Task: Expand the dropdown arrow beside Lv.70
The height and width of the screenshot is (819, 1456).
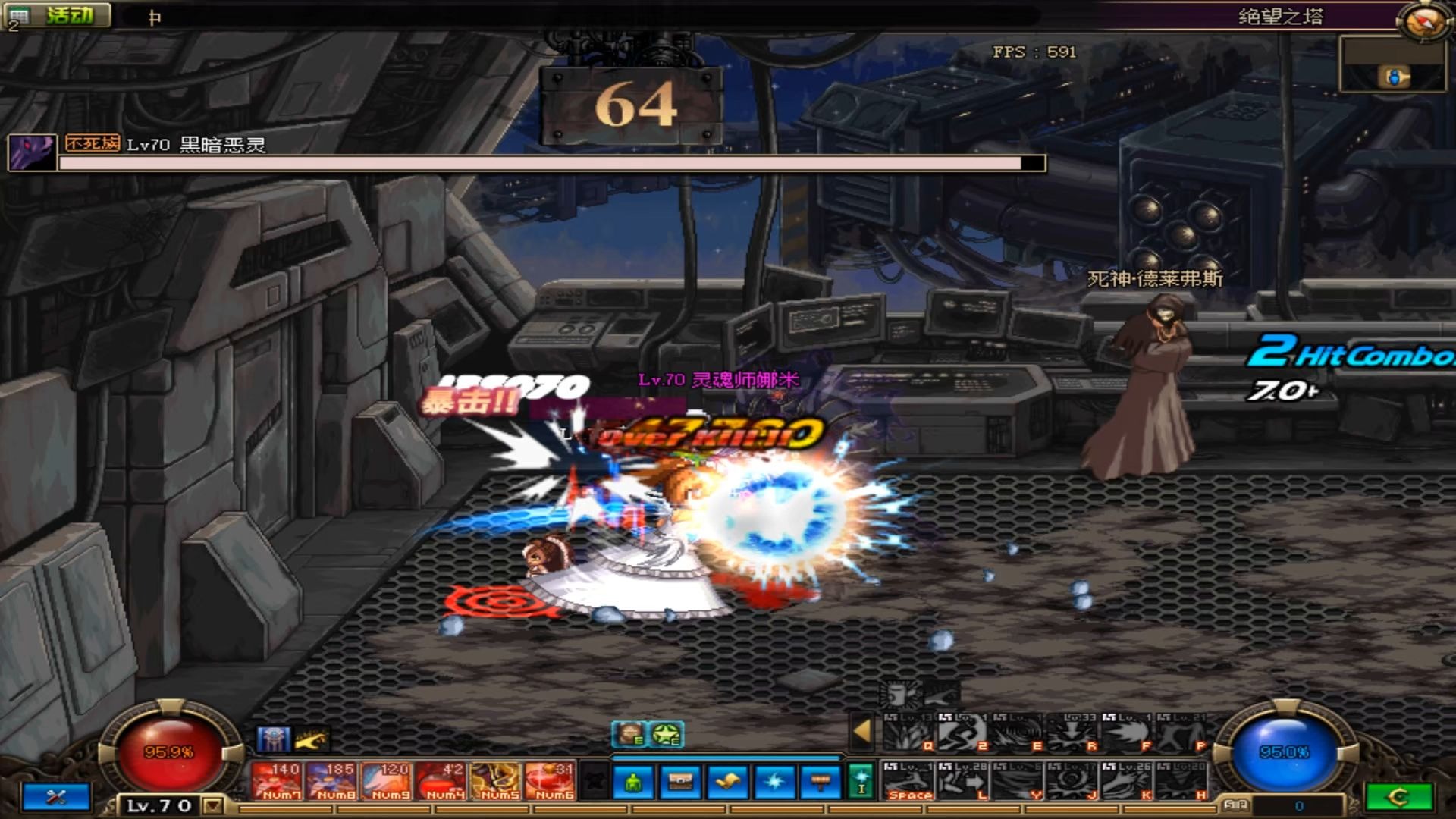Action: coord(213,805)
